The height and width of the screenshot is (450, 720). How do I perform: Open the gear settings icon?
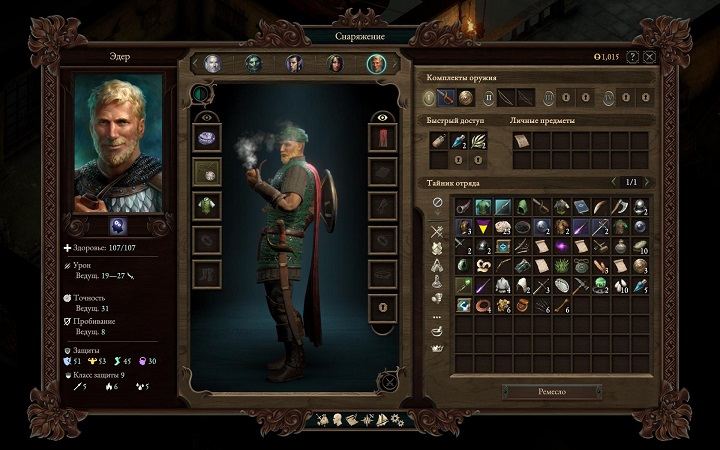point(396,419)
